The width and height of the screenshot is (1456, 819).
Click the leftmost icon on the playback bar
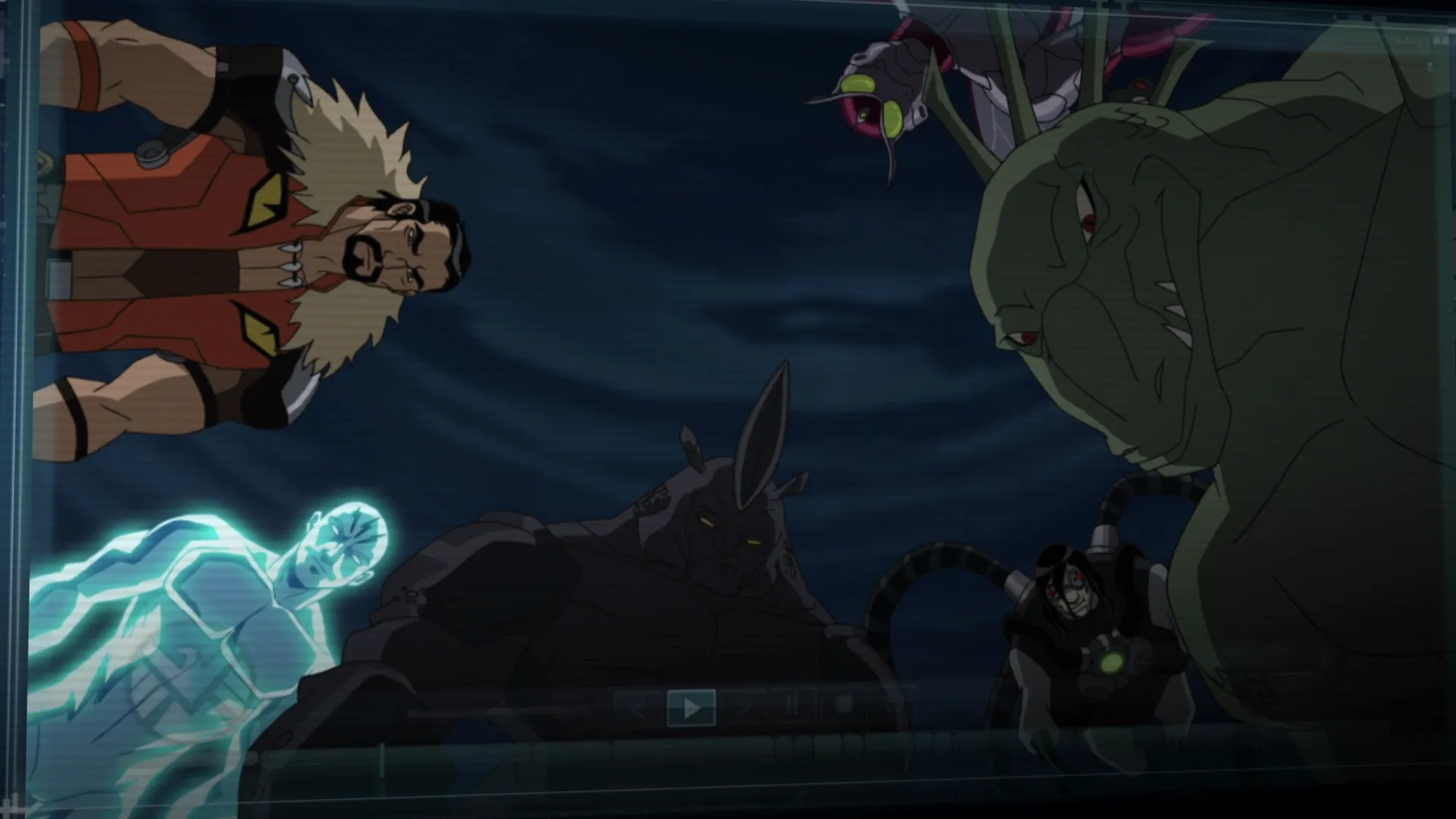[x=639, y=708]
